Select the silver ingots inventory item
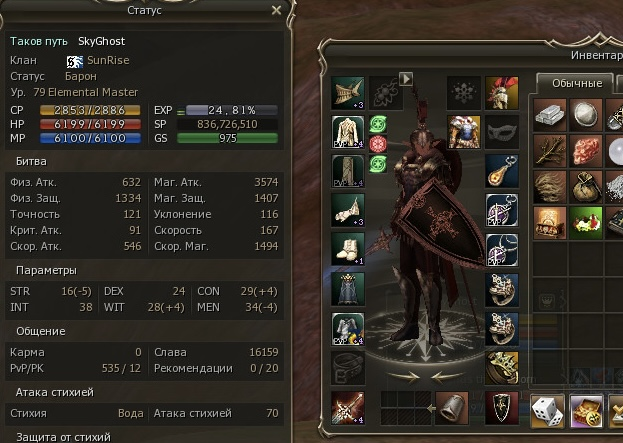The image size is (623, 443). [x=549, y=113]
